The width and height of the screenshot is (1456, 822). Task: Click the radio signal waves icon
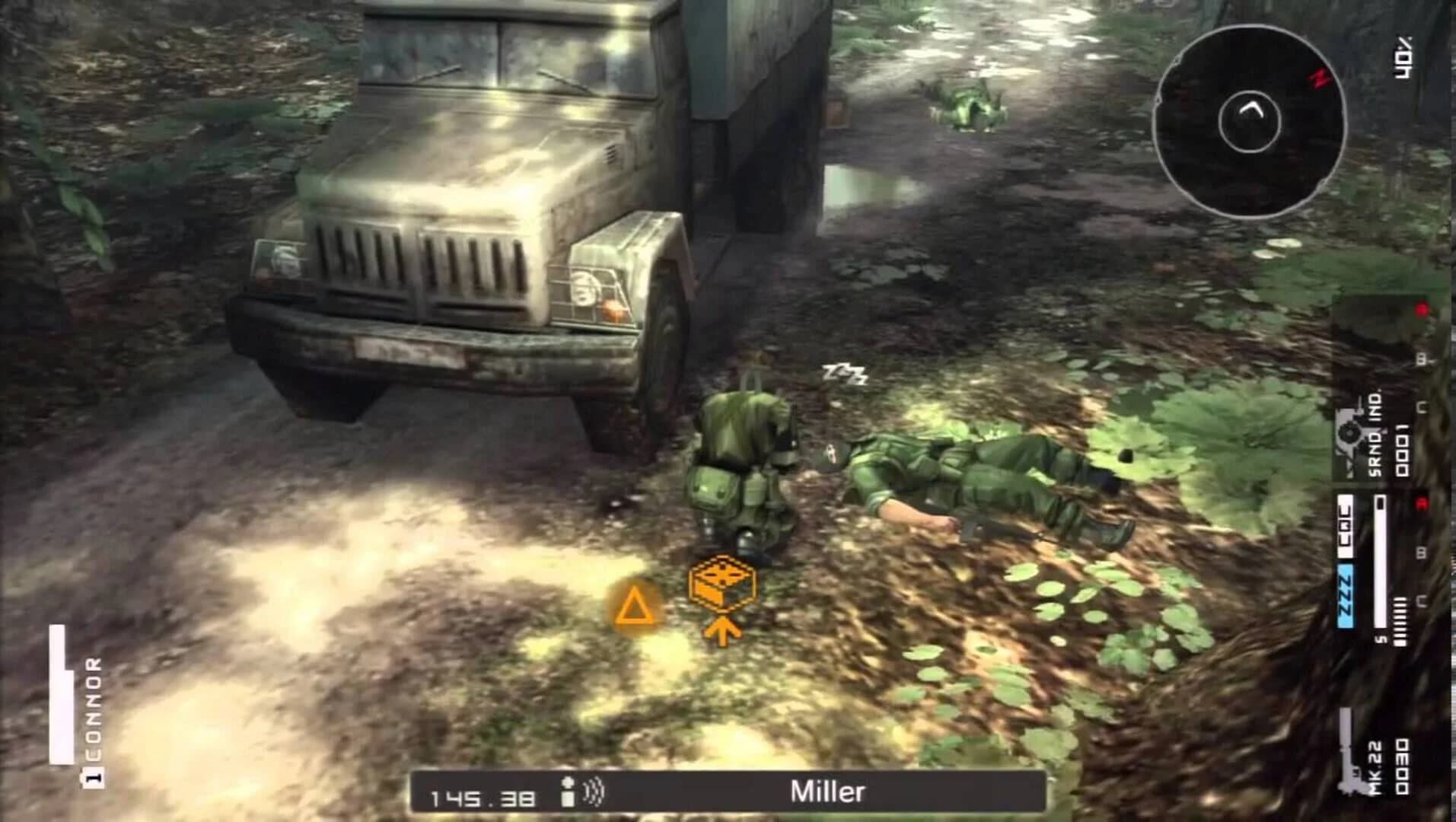coord(594,793)
